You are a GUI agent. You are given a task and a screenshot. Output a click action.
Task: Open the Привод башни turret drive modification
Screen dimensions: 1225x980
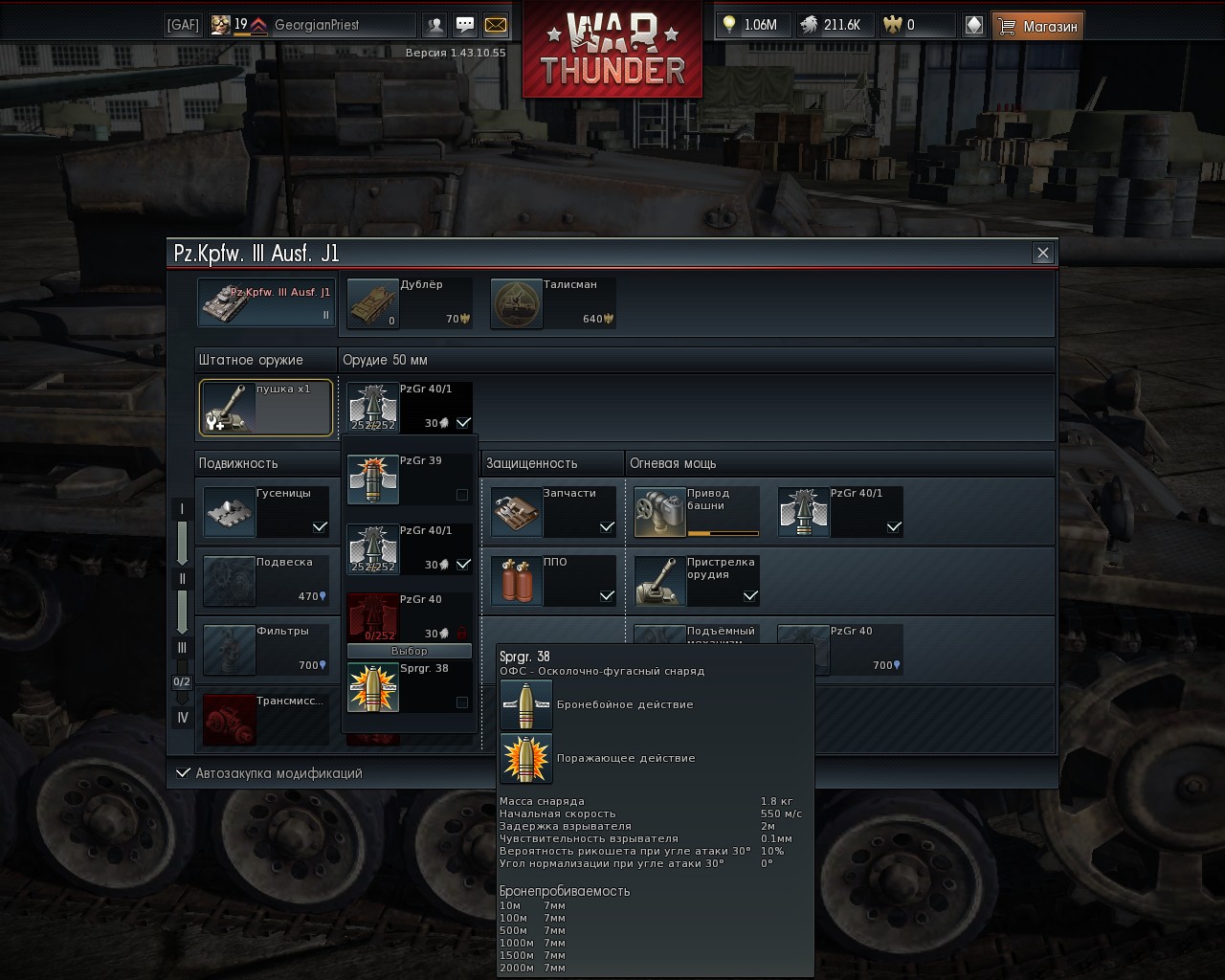click(696, 512)
